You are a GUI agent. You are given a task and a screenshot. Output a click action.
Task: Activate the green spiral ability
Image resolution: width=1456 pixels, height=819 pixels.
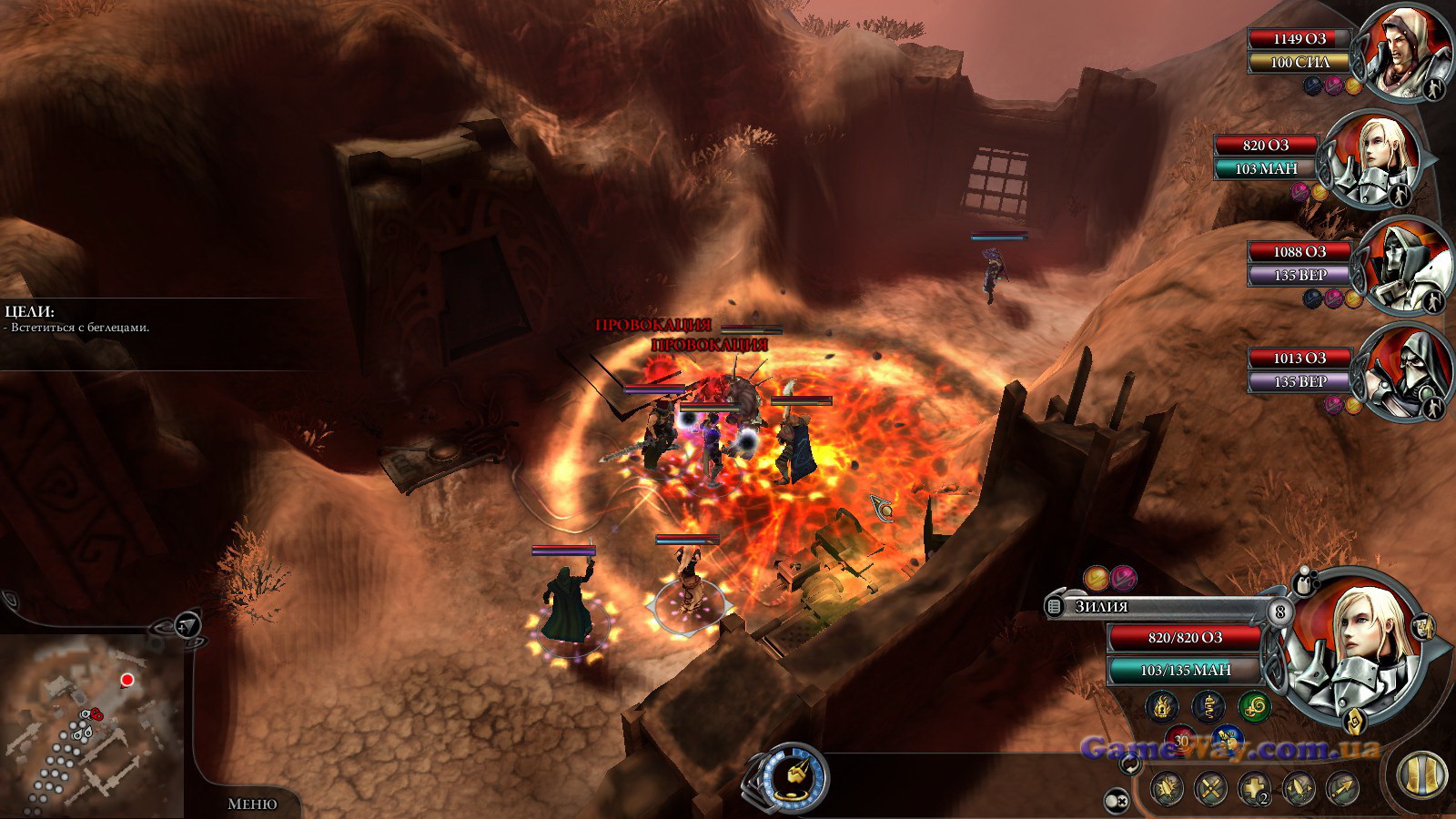[1255, 706]
